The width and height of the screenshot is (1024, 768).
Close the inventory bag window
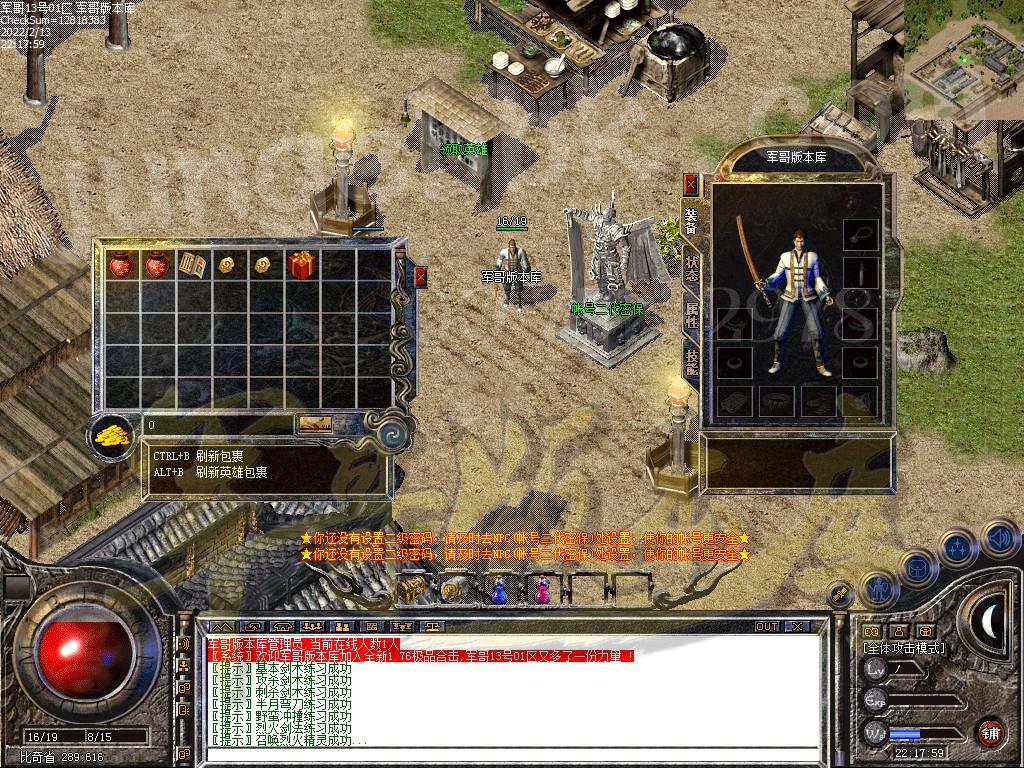(x=420, y=276)
